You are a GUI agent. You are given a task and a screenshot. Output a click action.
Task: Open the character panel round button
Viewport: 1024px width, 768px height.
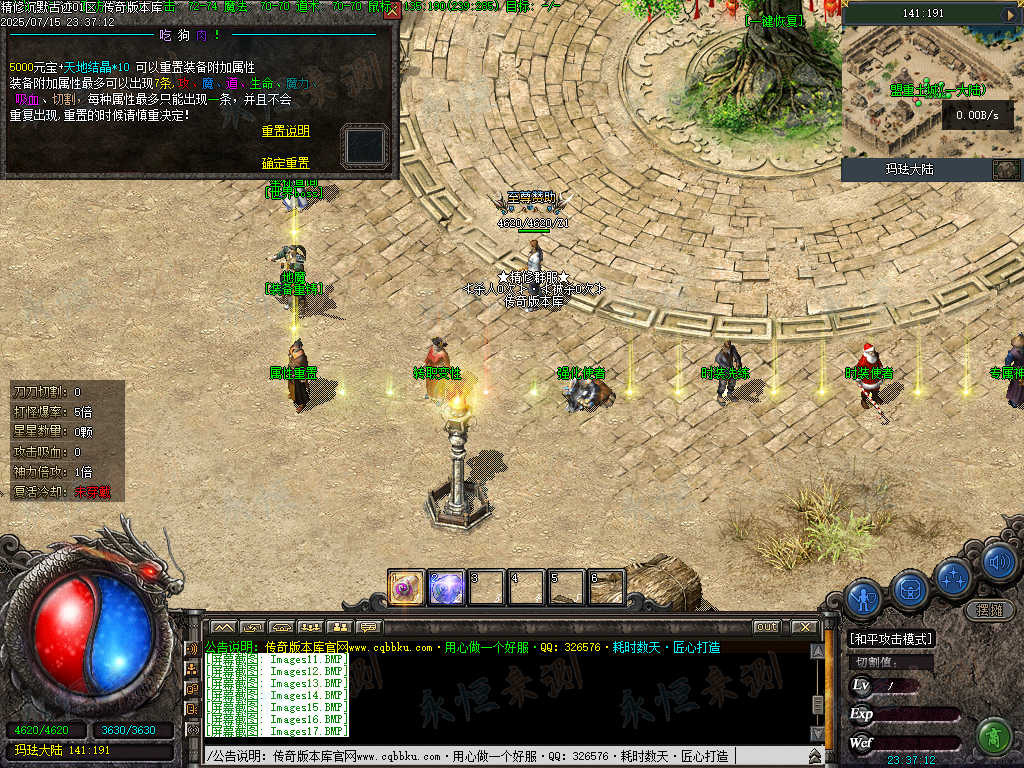pyautogui.click(x=863, y=598)
